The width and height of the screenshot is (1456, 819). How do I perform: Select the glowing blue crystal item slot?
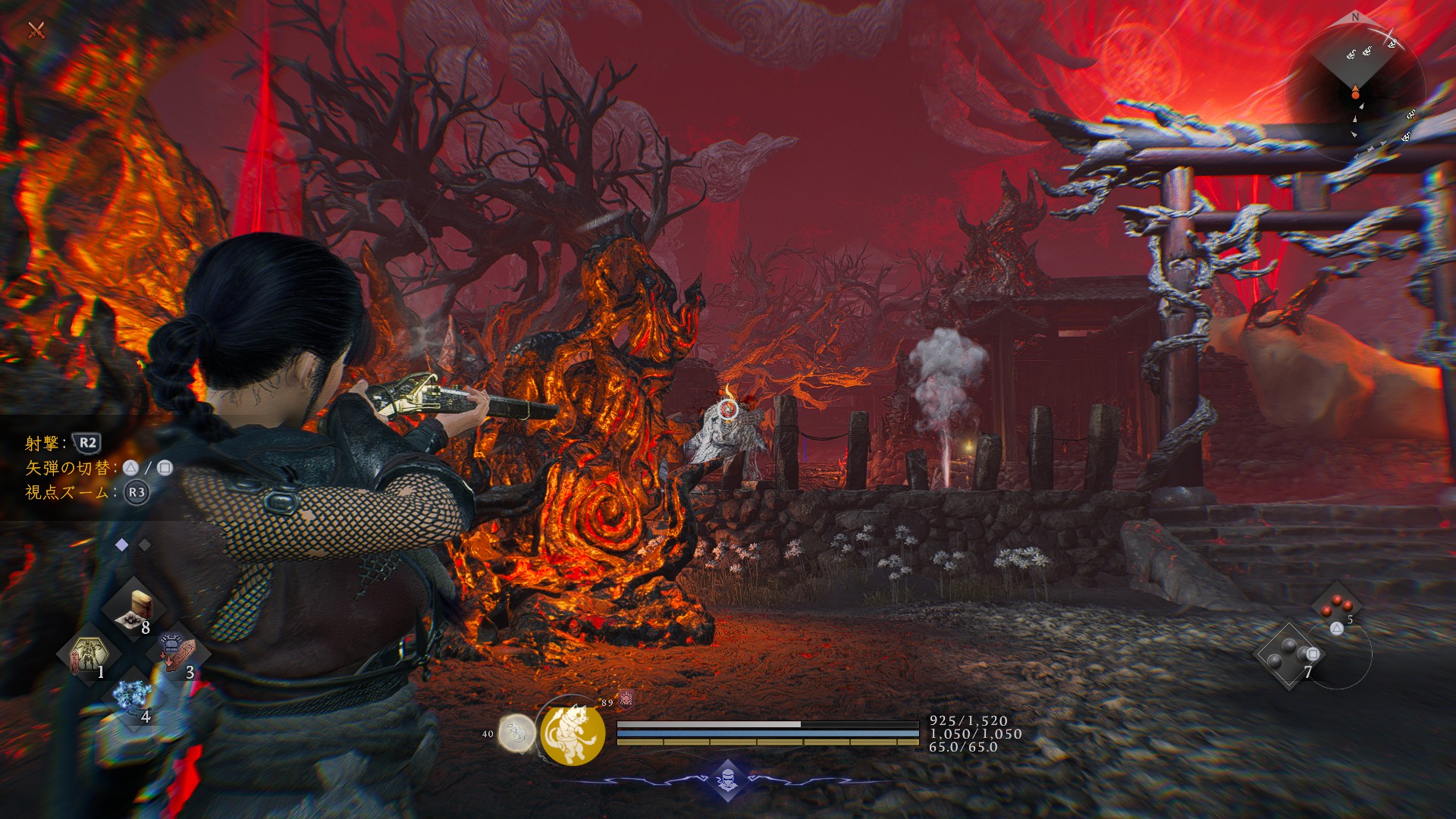[133, 696]
